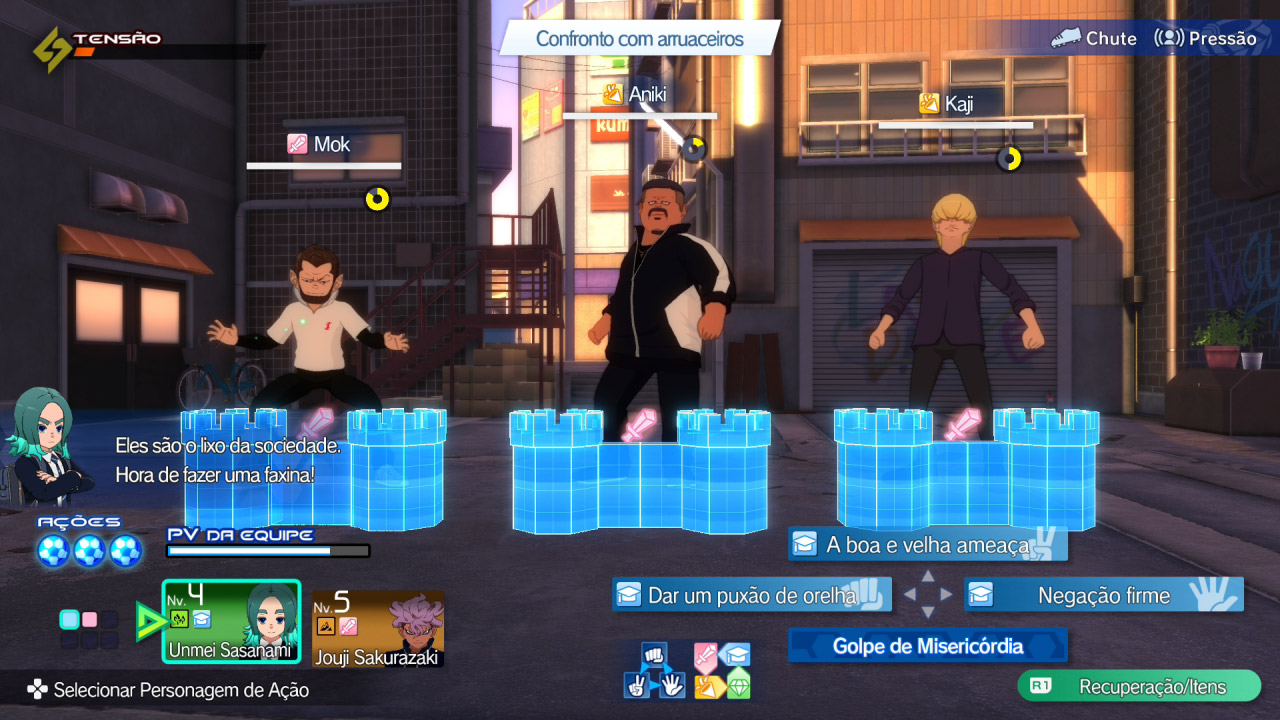This screenshot has width=1280, height=720.
Task: Open the Recuperação/Itens menu
Action: (x=1139, y=687)
